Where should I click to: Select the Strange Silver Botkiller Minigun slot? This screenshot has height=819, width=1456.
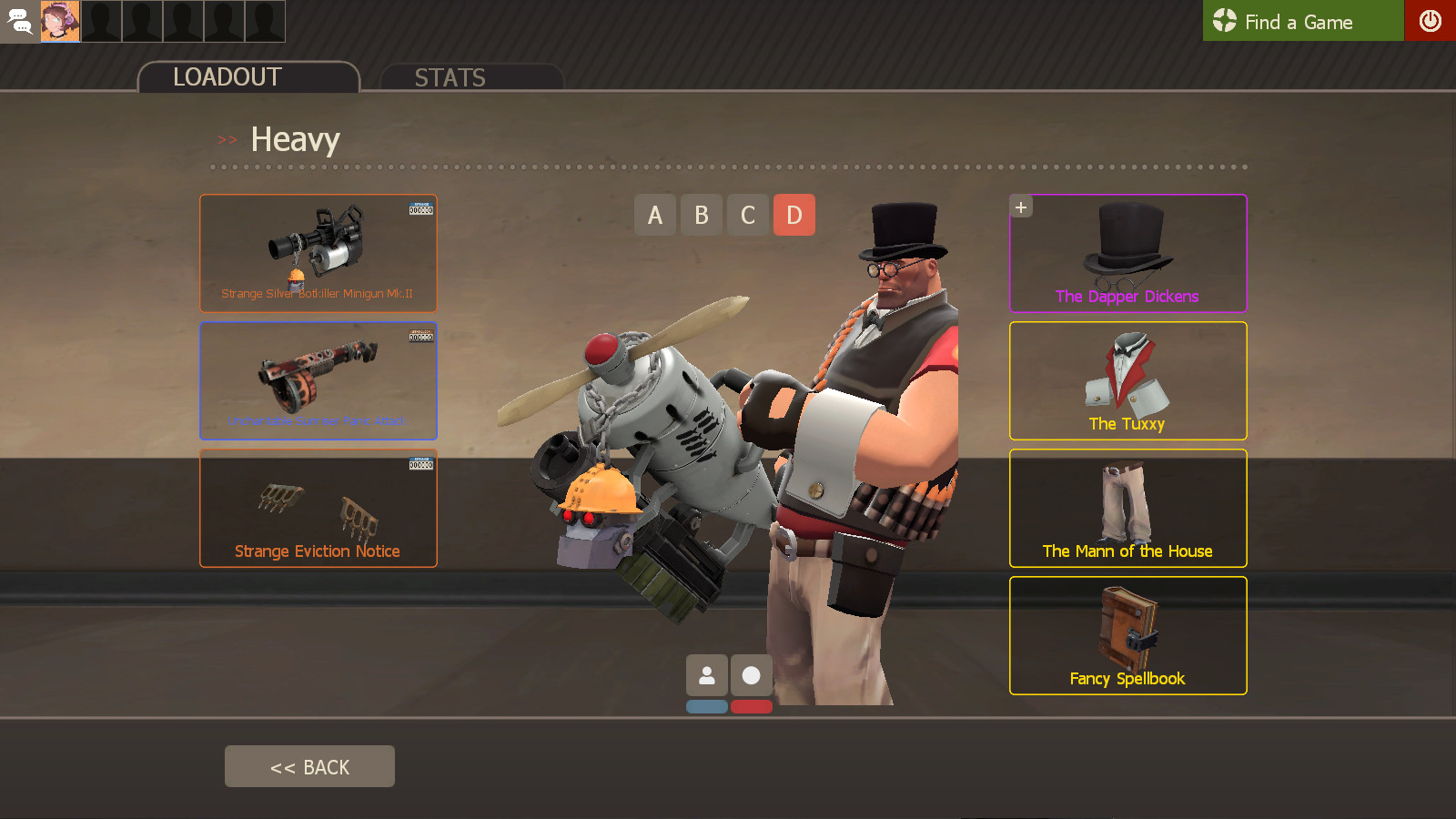[318, 253]
